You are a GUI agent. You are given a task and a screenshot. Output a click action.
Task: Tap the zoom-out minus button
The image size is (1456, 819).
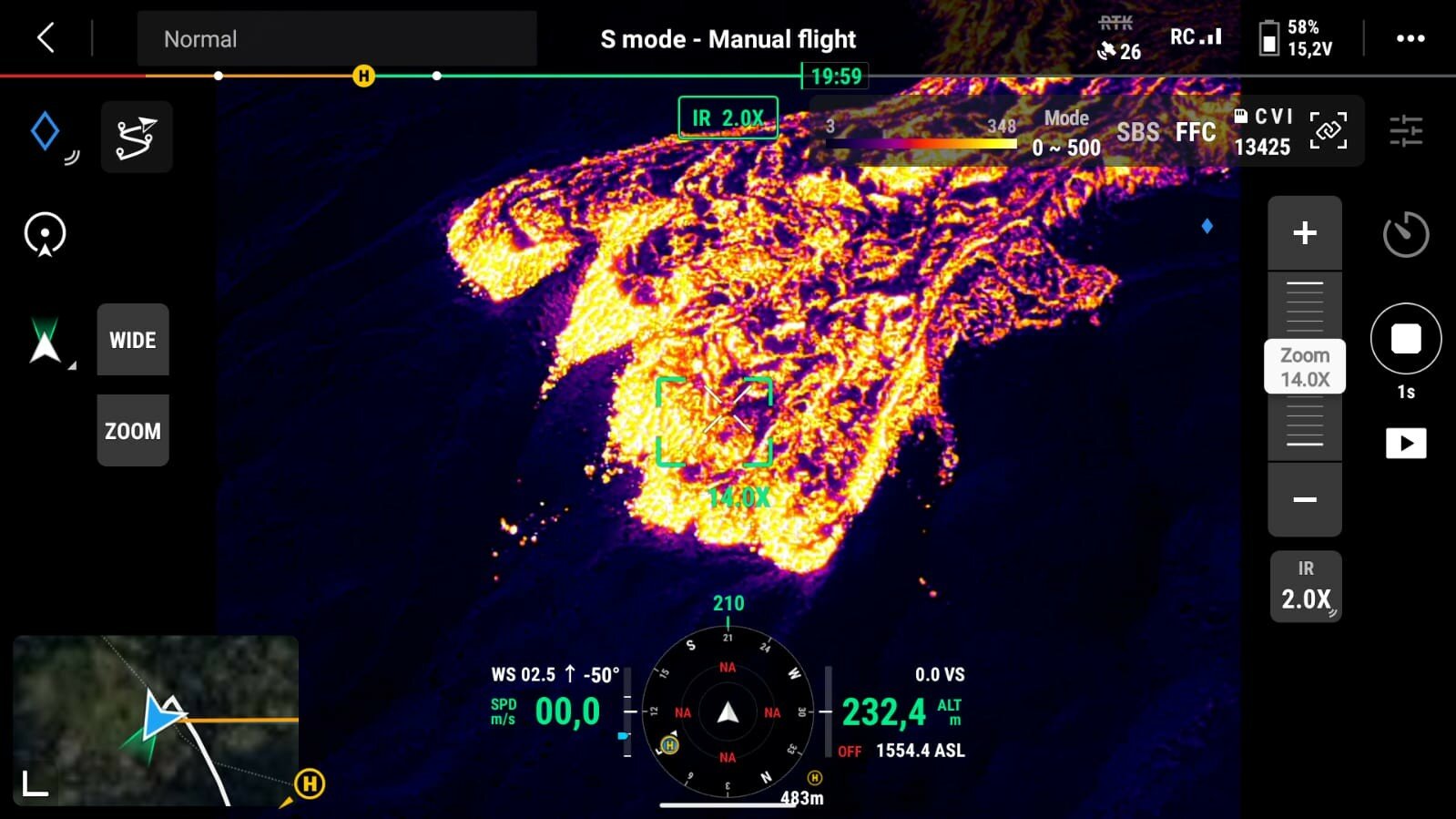coord(1305,499)
